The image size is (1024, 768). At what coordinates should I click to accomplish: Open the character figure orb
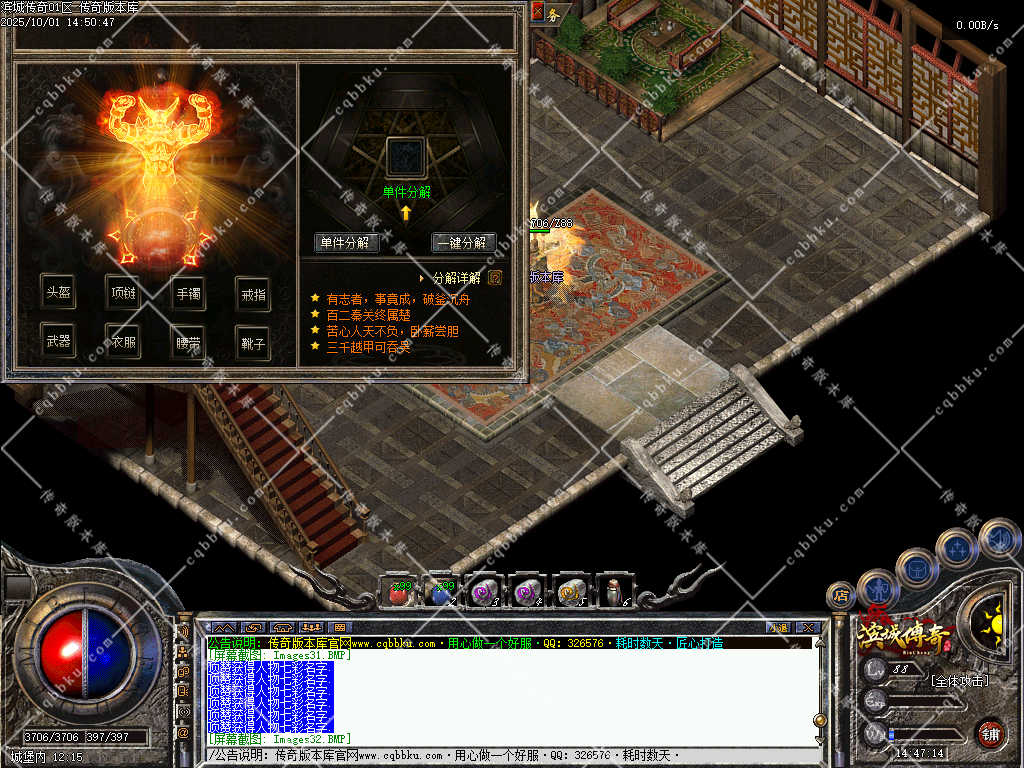click(x=877, y=588)
